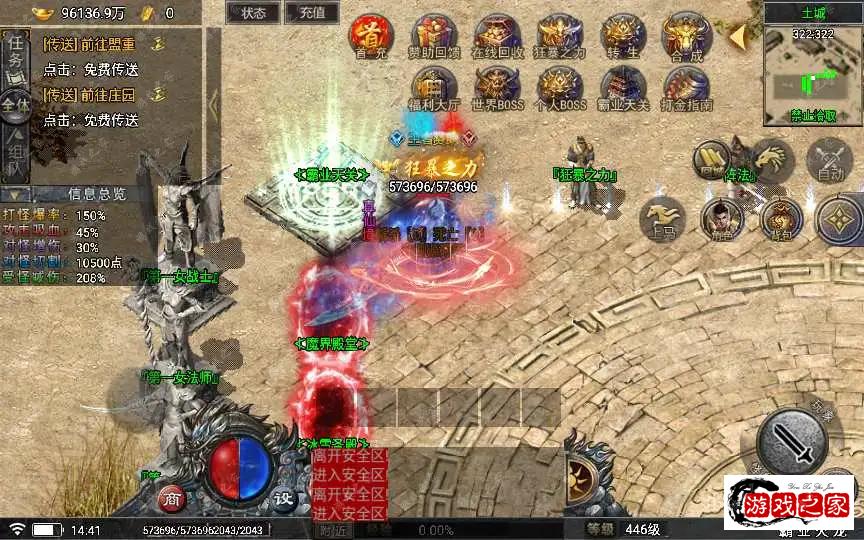Open the 赞助回馈 gift box icon

434,35
